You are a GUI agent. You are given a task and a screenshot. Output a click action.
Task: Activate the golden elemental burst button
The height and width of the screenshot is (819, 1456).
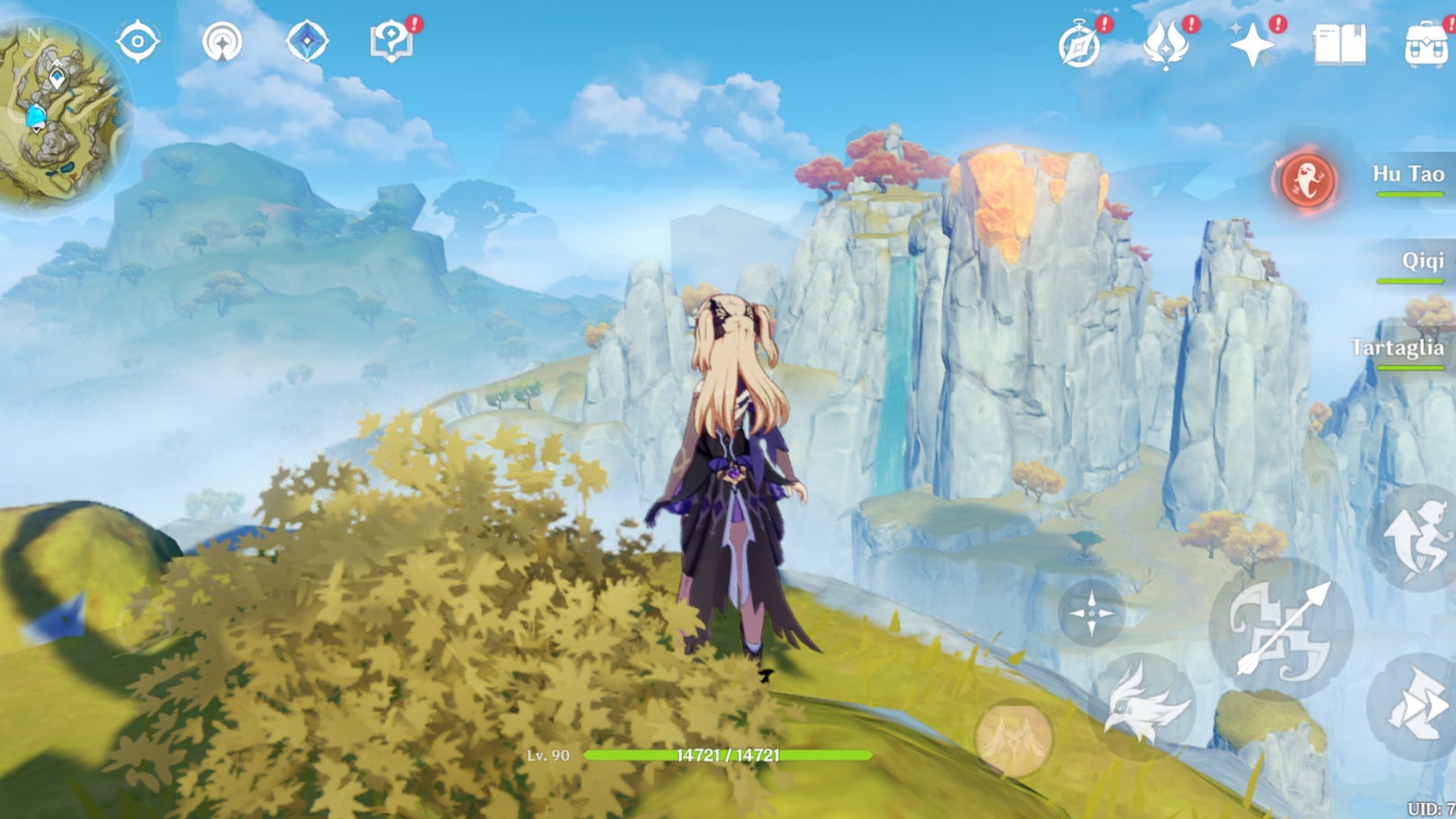[x=1015, y=738]
